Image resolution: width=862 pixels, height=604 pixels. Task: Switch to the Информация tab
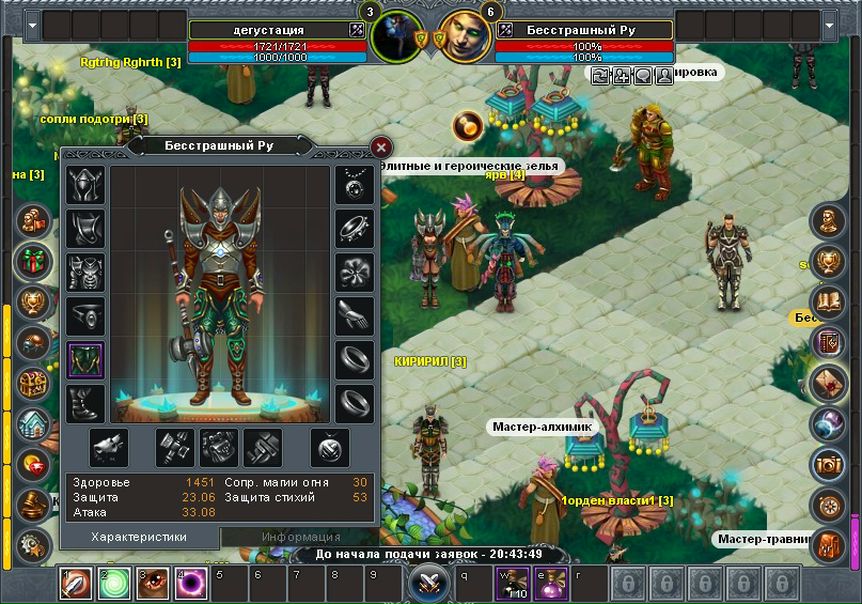tap(301, 537)
